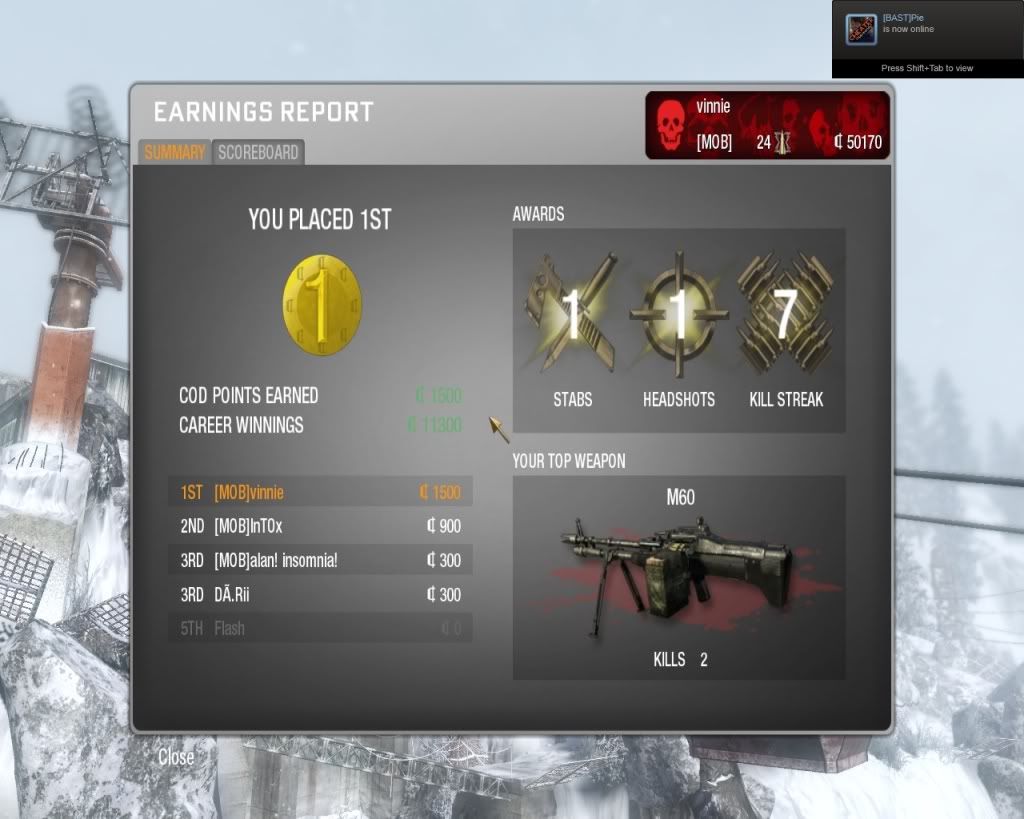The height and width of the screenshot is (819, 1024).
Task: Open vinnie's red skull player card
Action: (767, 125)
